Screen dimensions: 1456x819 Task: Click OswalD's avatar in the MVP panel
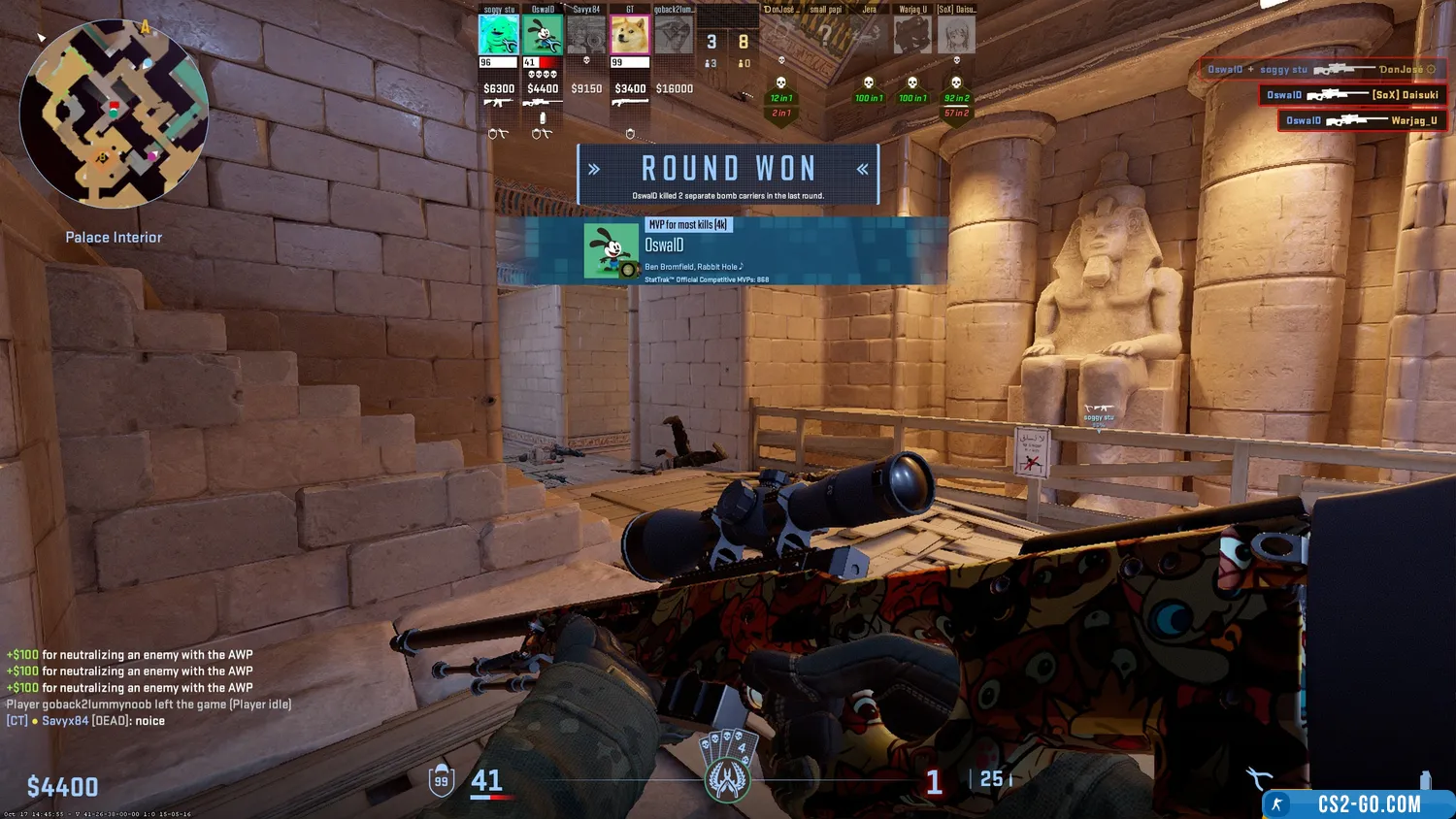pos(611,250)
